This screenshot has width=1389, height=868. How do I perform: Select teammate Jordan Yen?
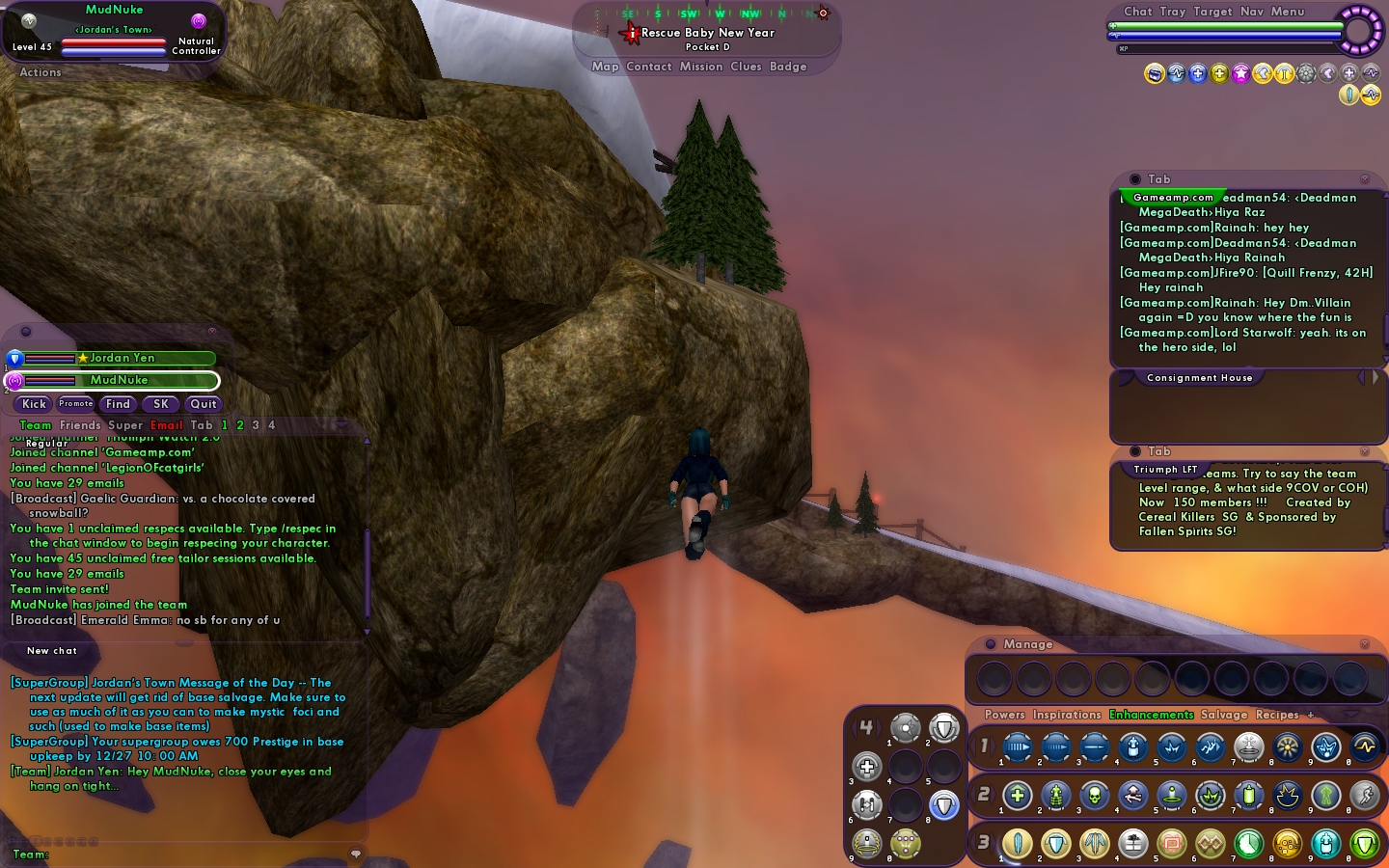click(122, 358)
